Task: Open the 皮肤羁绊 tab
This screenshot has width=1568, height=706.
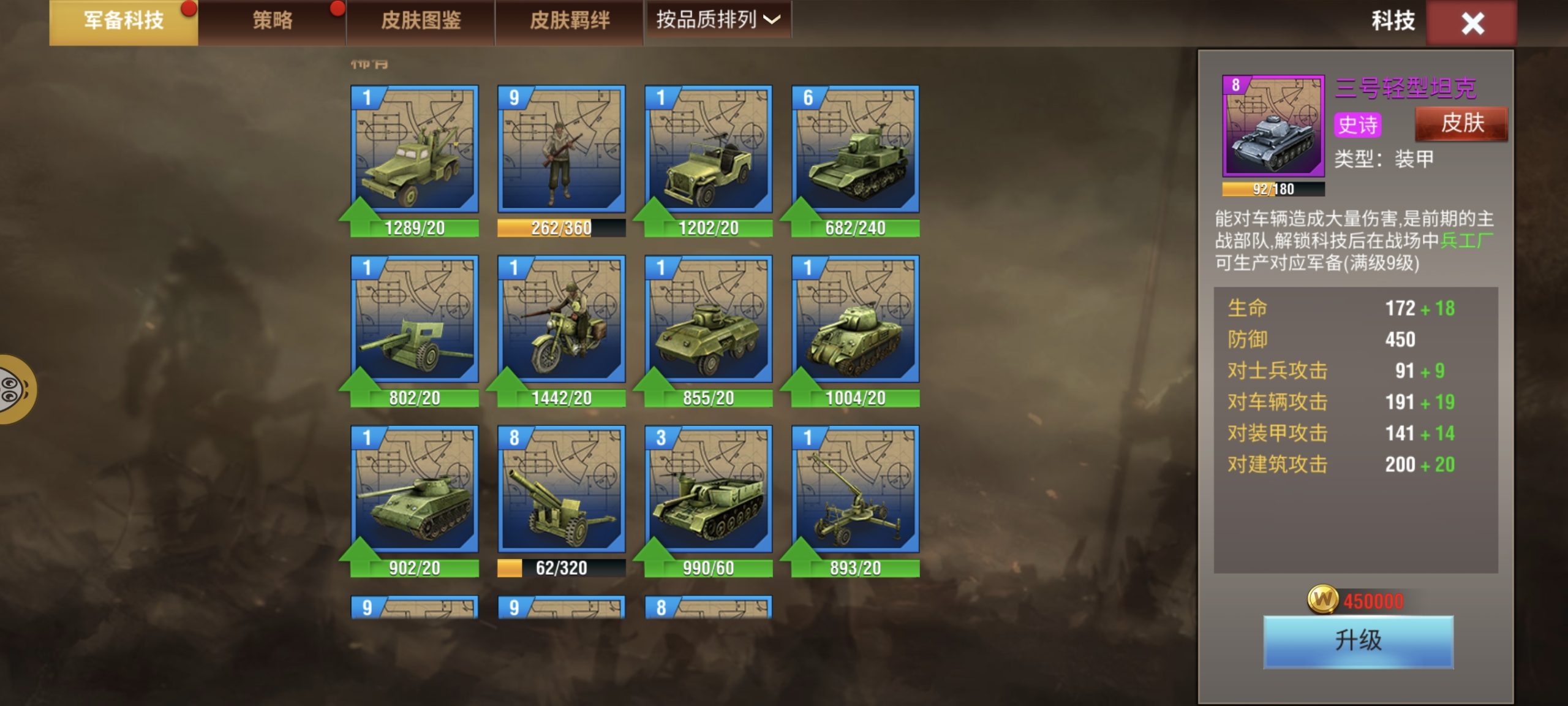Action: coord(570,21)
